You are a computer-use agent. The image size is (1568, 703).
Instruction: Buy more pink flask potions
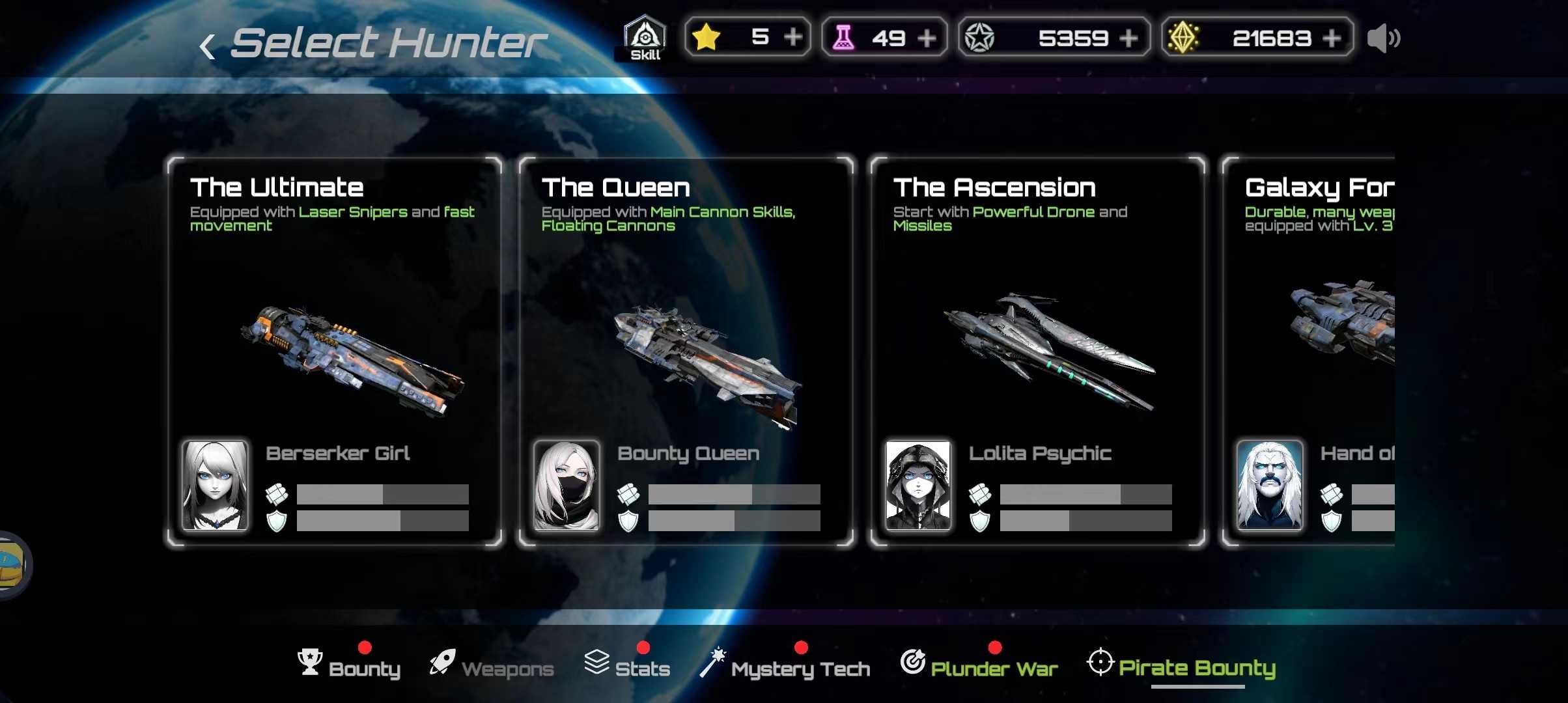(926, 38)
